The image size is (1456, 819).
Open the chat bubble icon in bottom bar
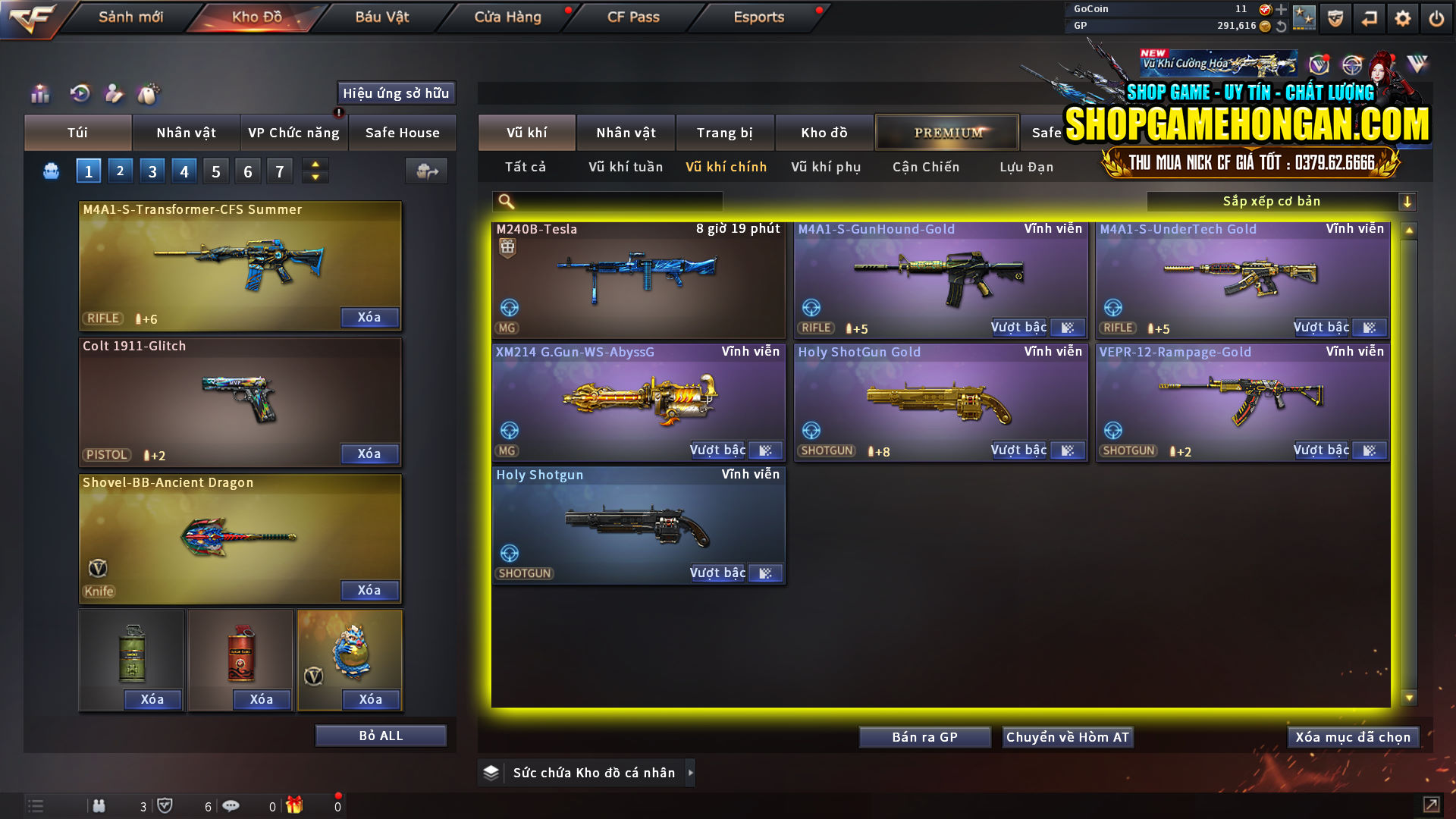point(231,806)
